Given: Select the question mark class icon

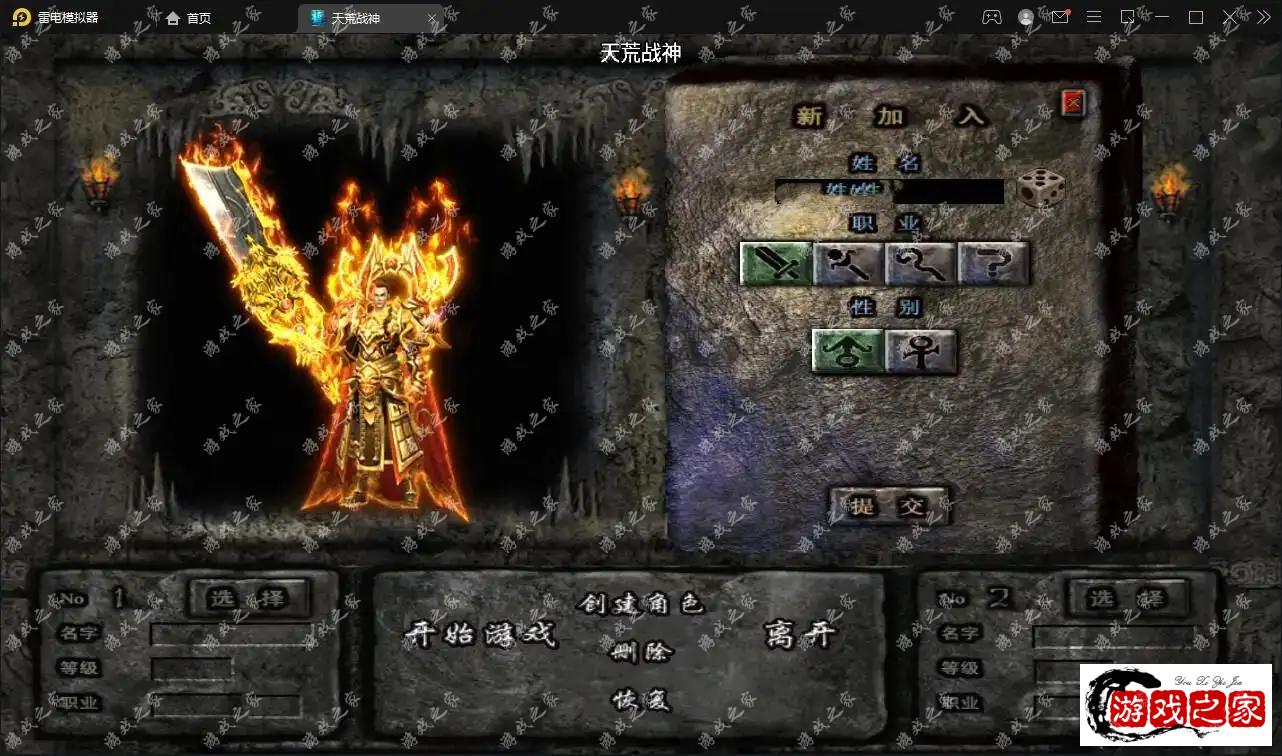Looking at the screenshot, I should tap(993, 264).
